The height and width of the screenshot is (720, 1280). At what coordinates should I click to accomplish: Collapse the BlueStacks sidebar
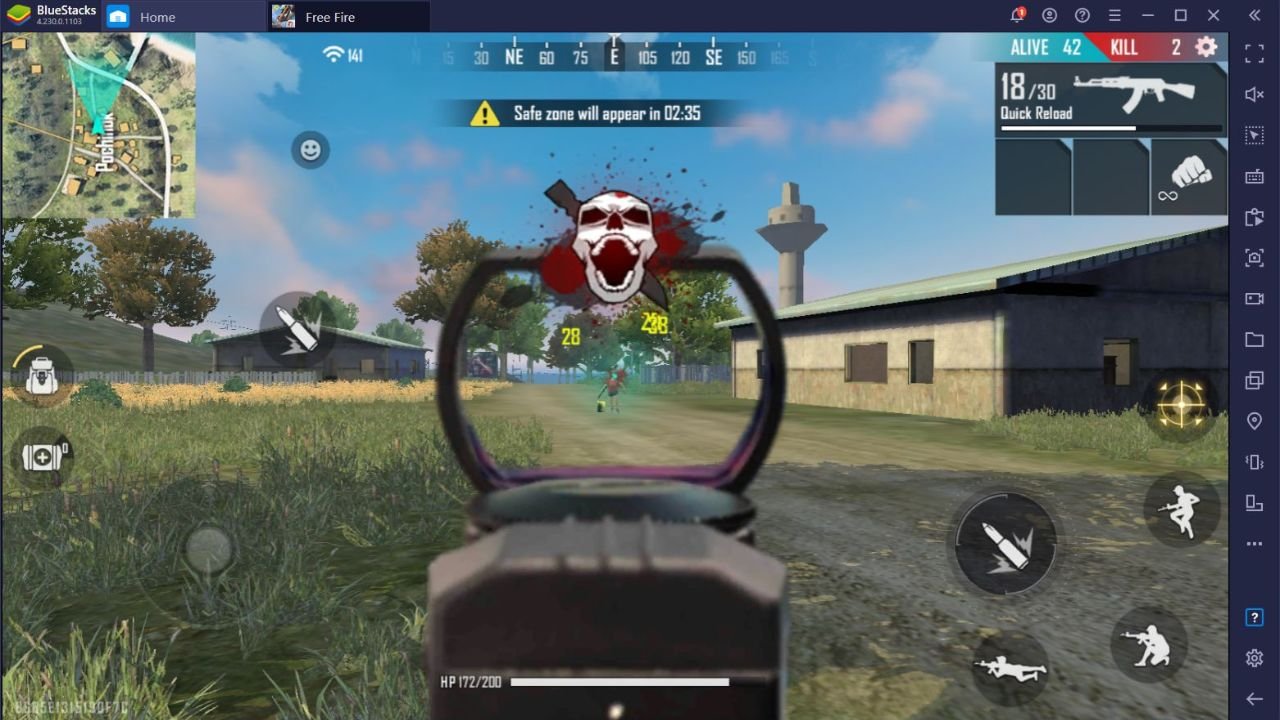click(x=1253, y=15)
